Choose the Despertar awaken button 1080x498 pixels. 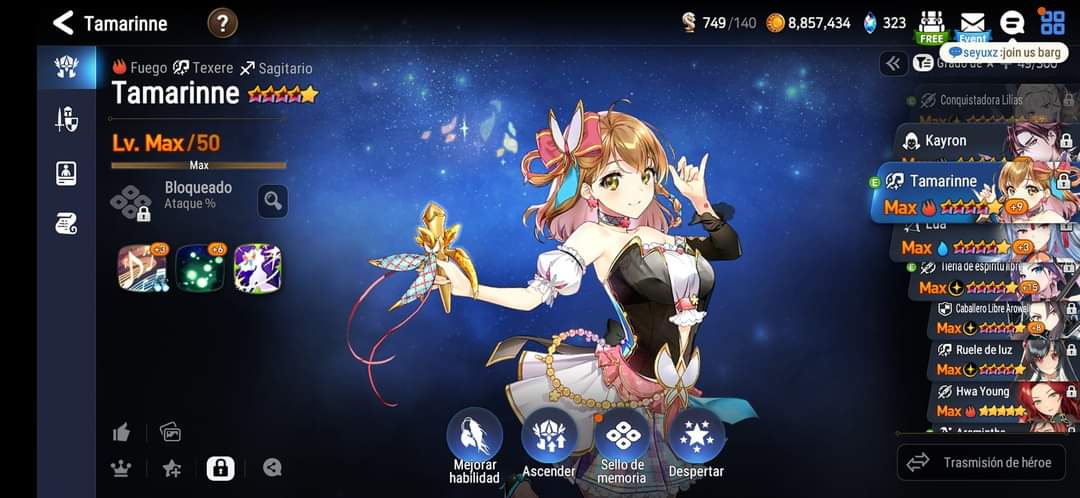696,436
